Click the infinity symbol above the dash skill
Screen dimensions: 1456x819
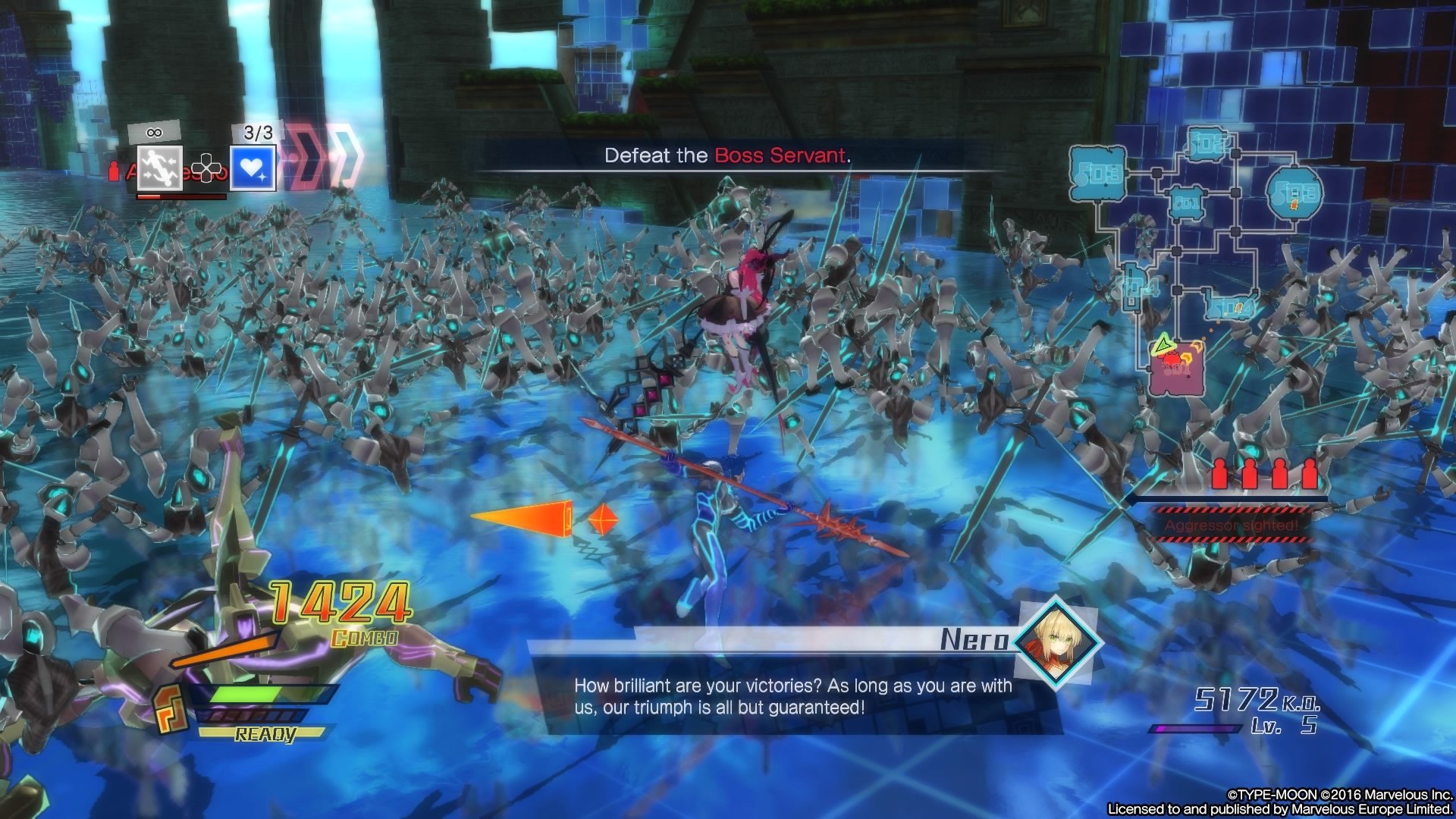click(x=154, y=132)
